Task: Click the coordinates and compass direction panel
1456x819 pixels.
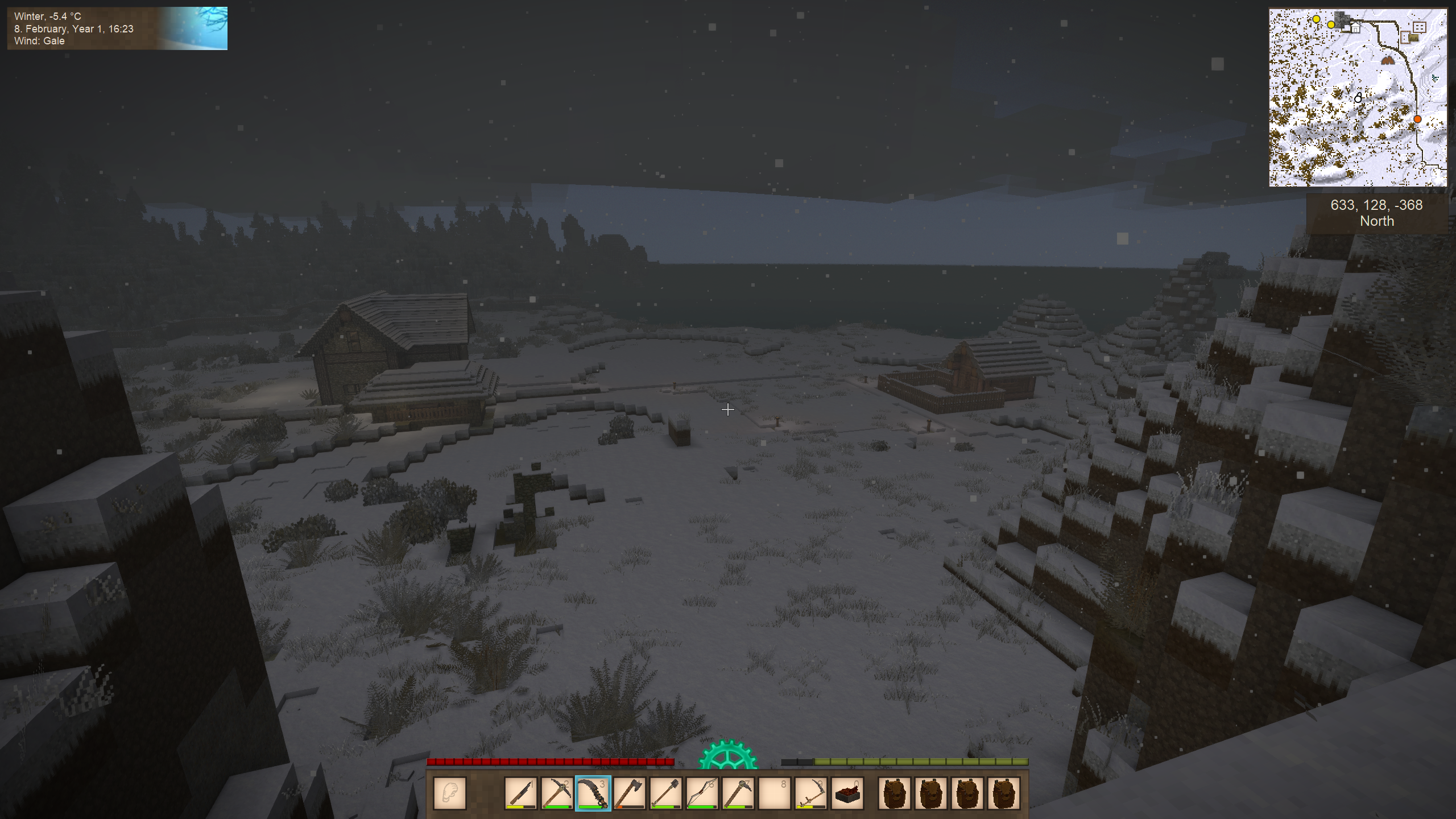Action: (1376, 213)
